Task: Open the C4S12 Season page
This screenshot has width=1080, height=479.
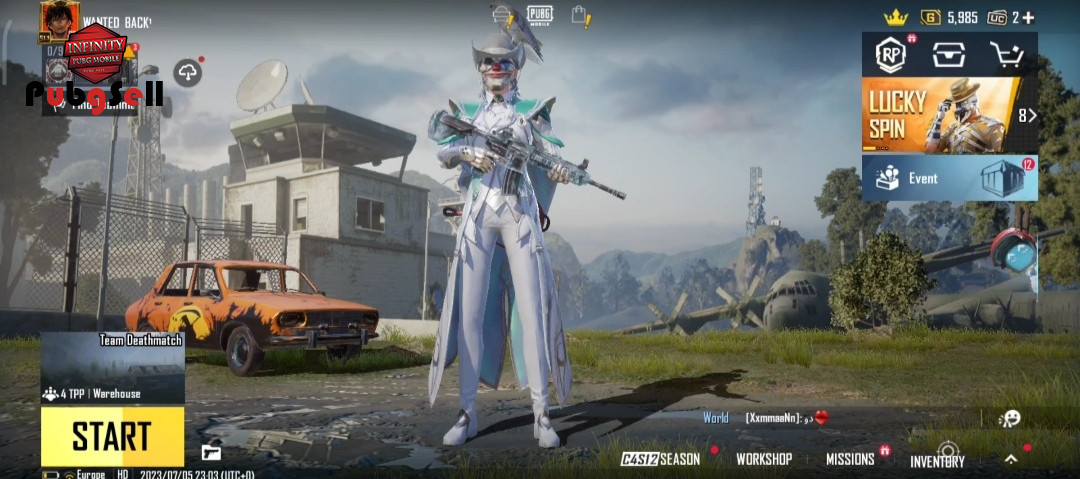Action: point(661,459)
